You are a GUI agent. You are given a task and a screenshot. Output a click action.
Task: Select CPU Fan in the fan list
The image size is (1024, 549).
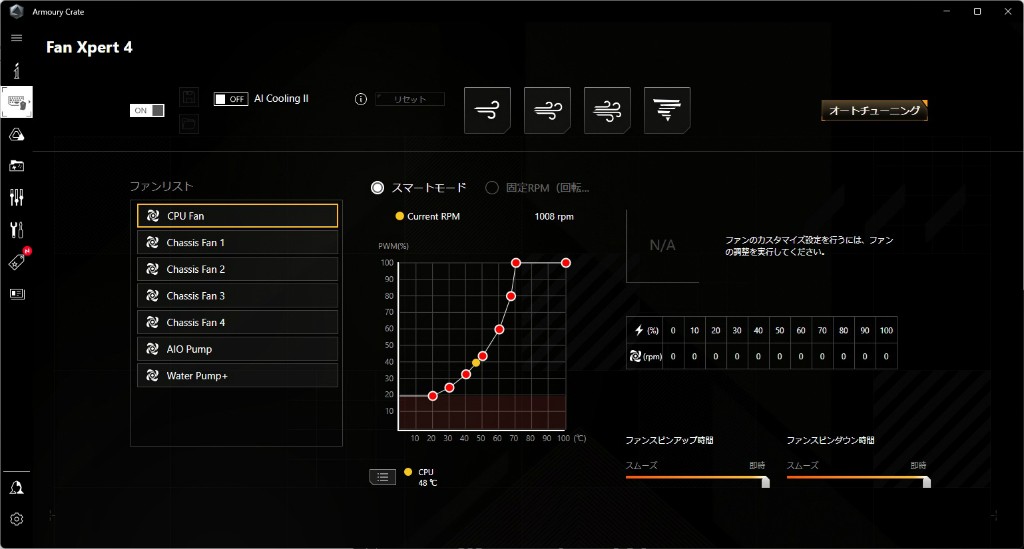[237, 216]
